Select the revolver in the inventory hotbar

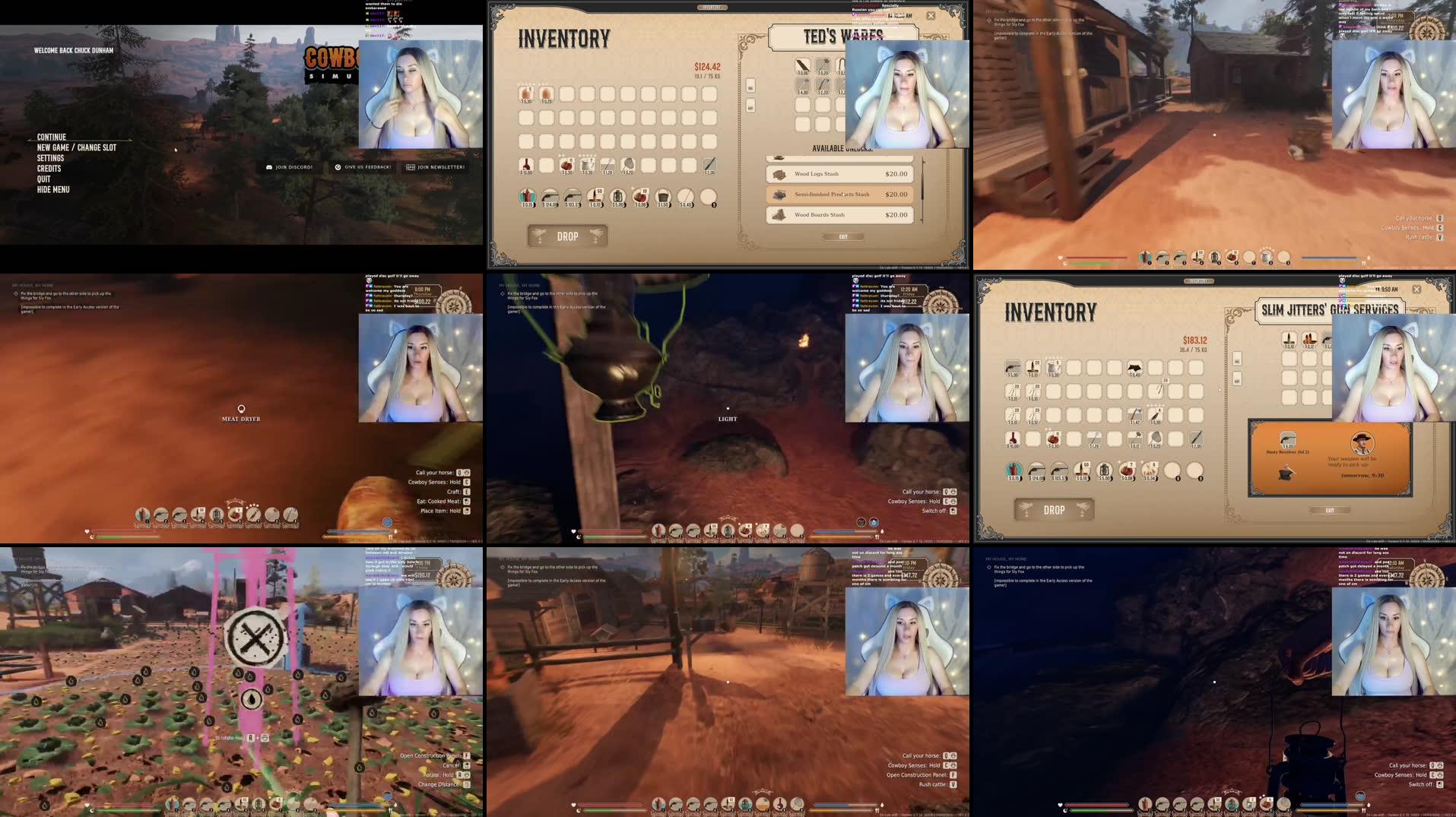(550, 196)
